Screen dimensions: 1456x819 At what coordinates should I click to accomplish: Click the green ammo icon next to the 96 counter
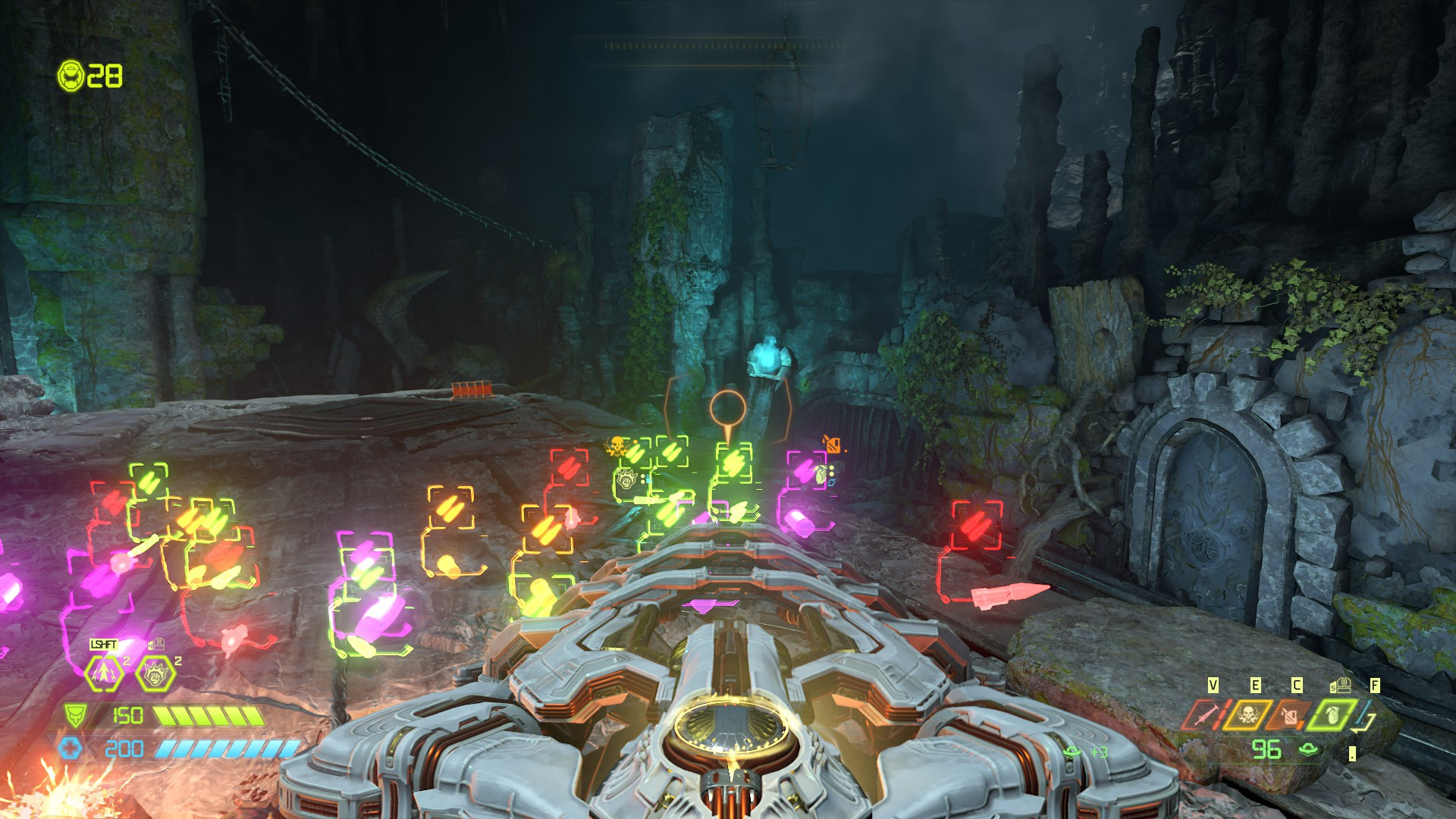(1308, 748)
